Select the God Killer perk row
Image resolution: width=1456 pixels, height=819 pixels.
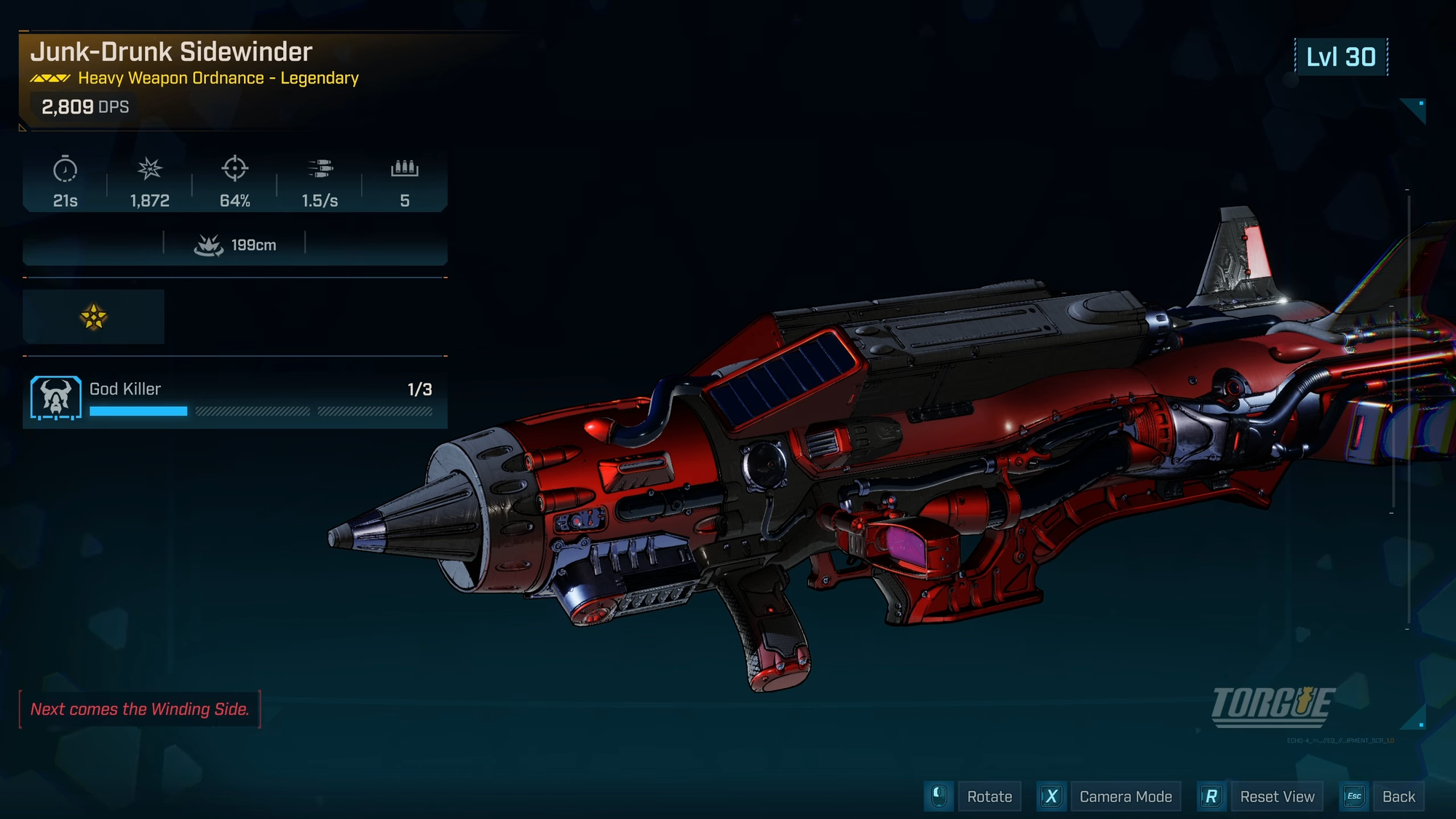tap(234, 398)
